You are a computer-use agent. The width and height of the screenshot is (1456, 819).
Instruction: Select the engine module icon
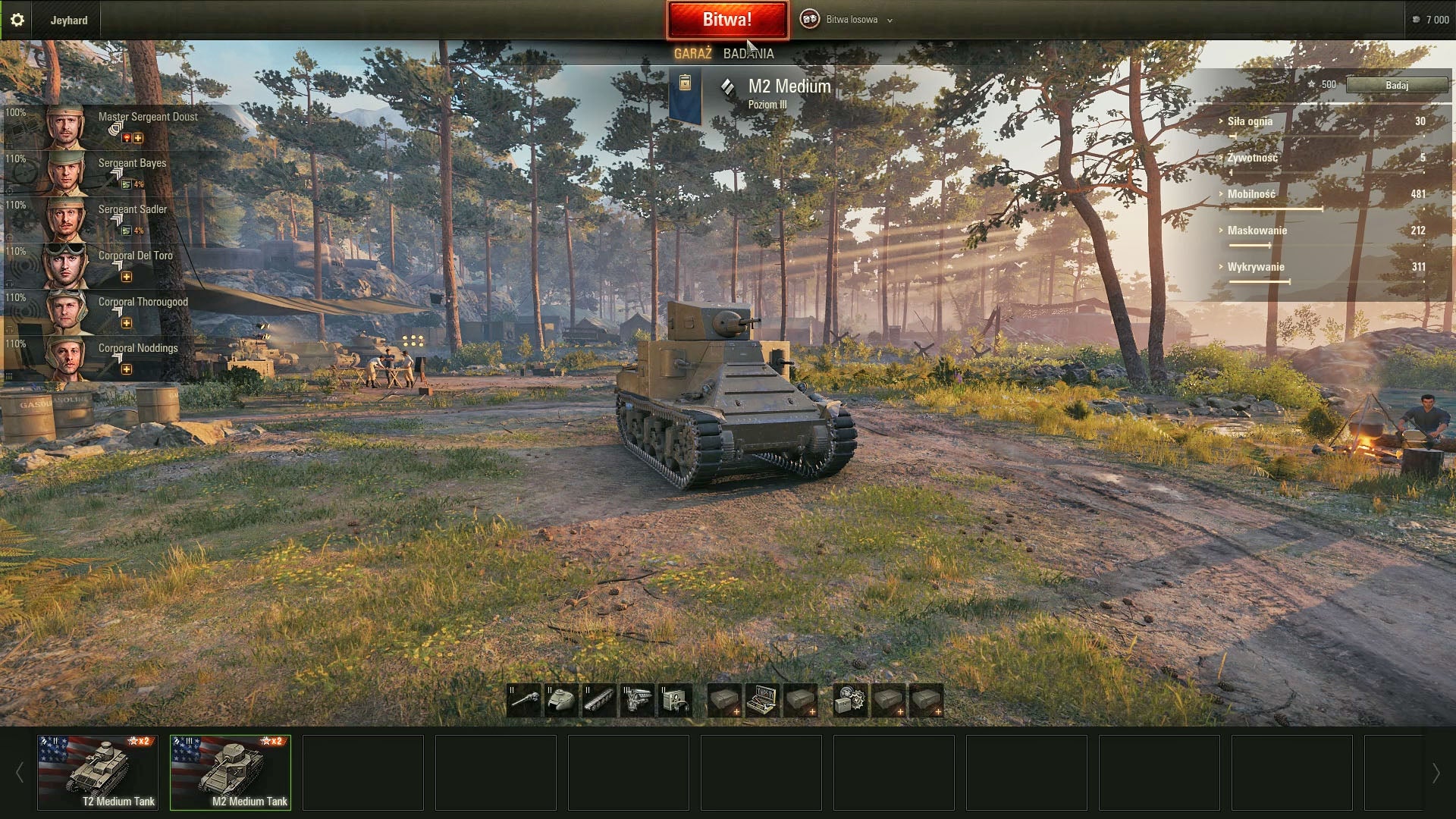point(637,699)
